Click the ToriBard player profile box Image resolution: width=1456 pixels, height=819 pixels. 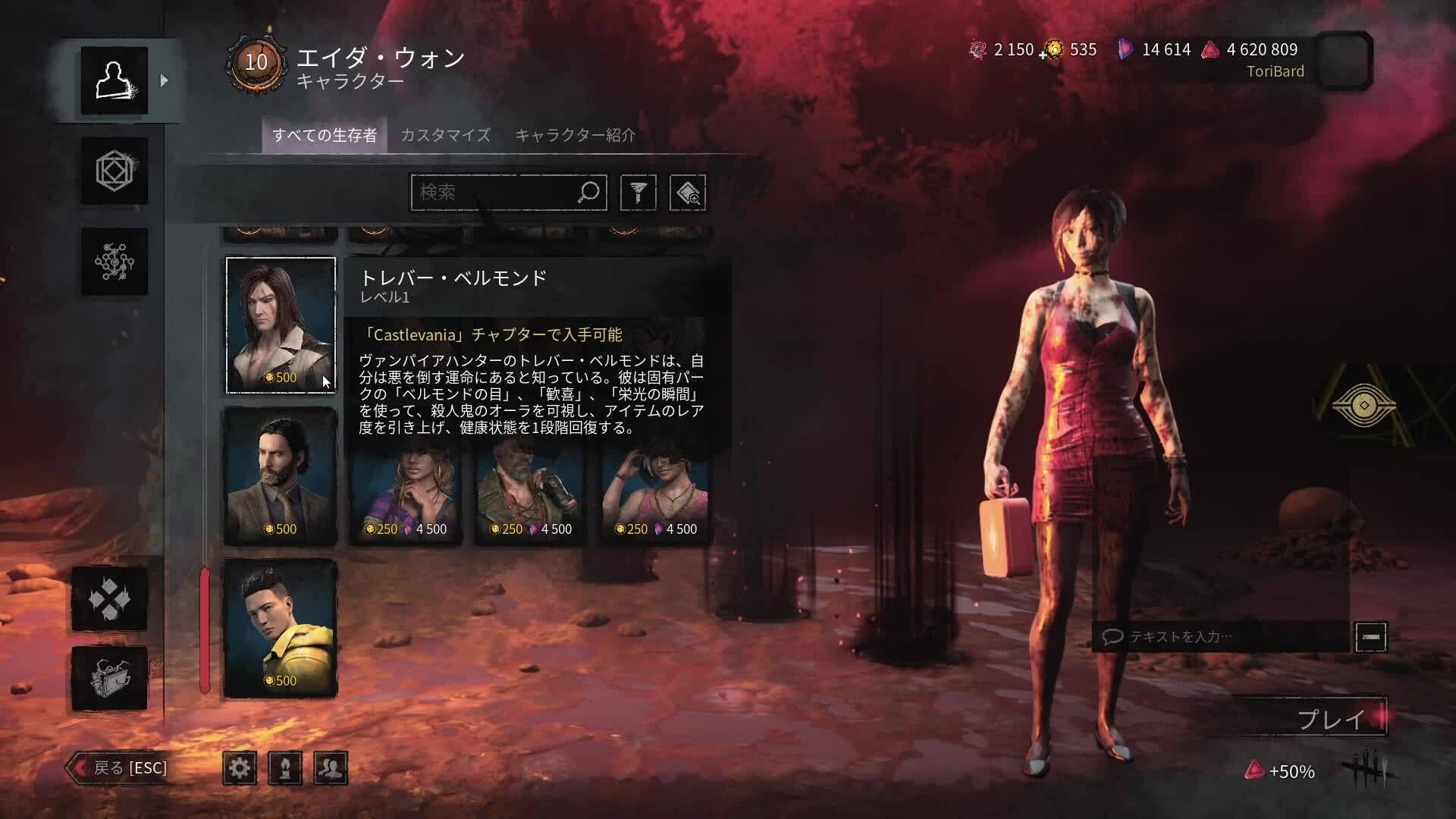(x=1343, y=61)
